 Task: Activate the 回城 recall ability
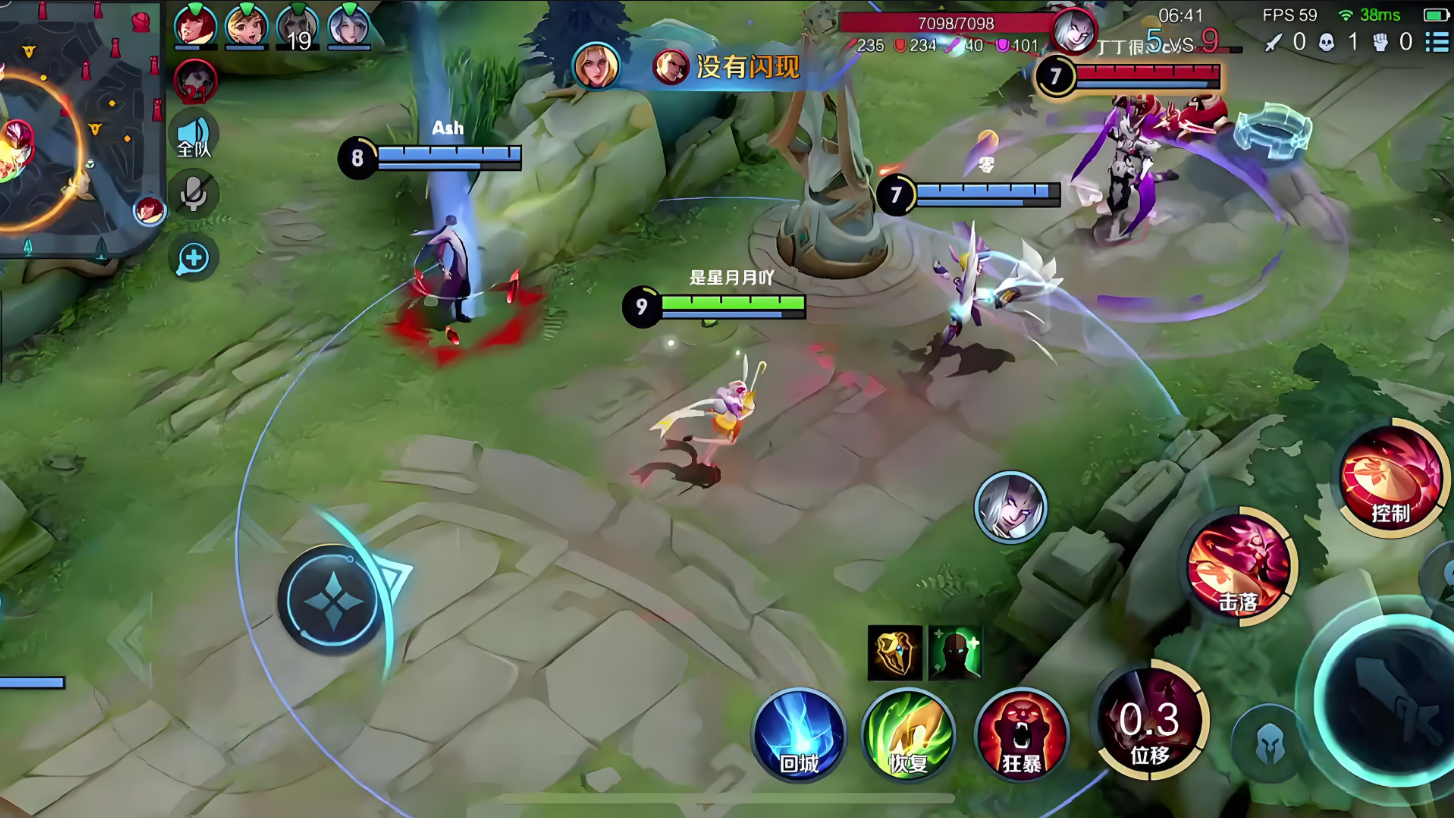(x=799, y=735)
